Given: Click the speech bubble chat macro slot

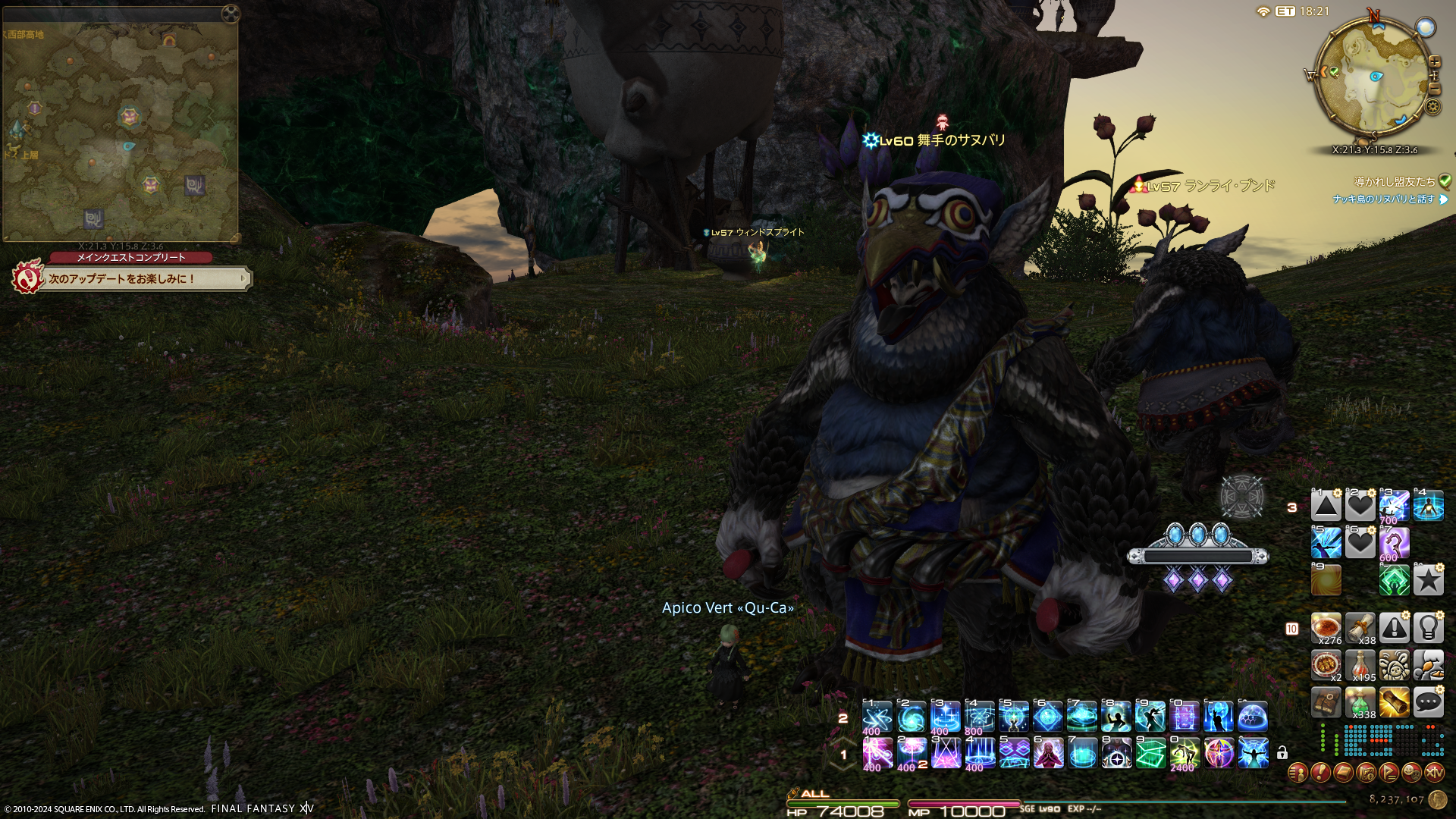Looking at the screenshot, I should 1428,702.
